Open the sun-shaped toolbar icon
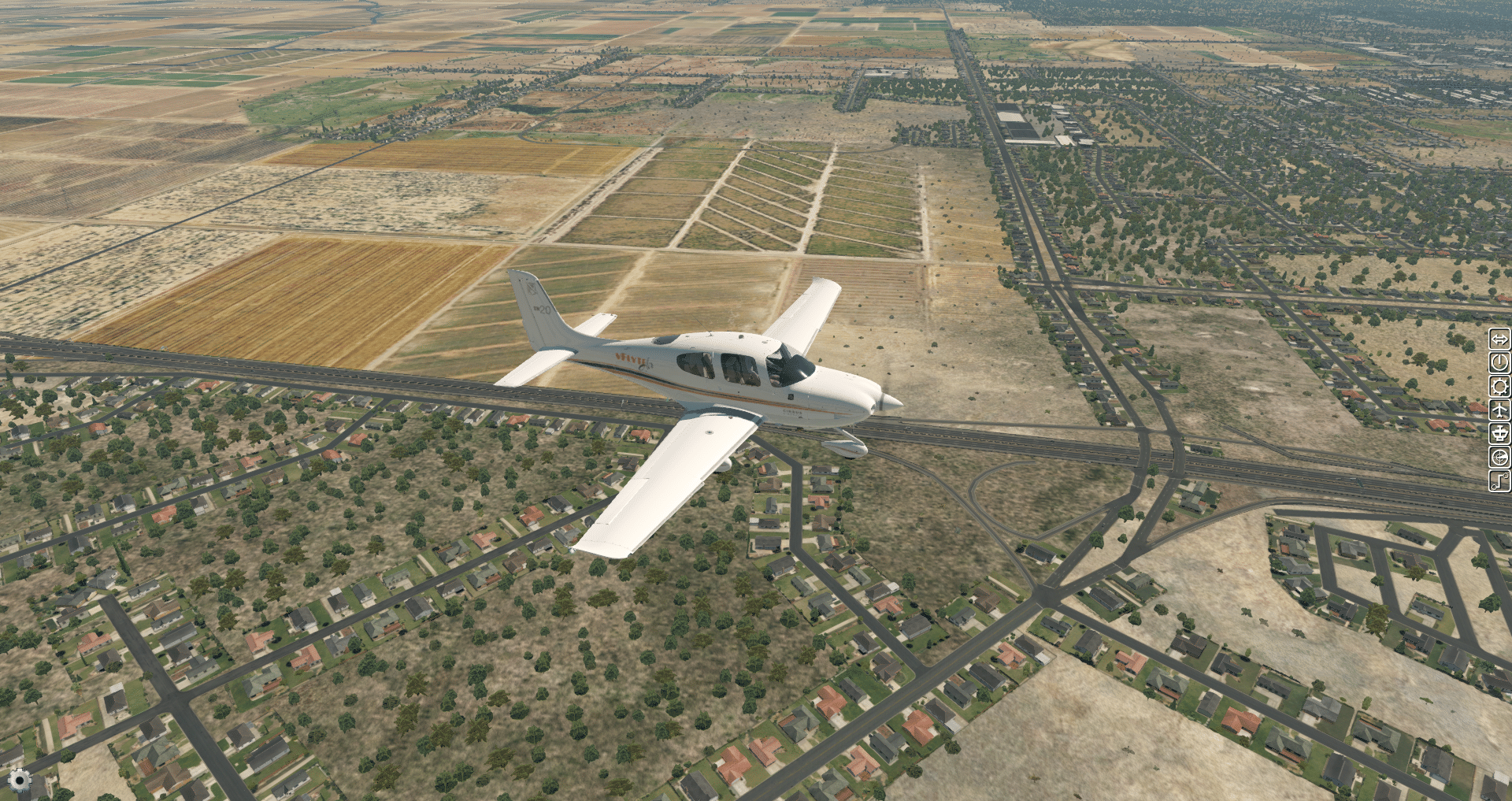This screenshot has height=801, width=1512. [1499, 387]
